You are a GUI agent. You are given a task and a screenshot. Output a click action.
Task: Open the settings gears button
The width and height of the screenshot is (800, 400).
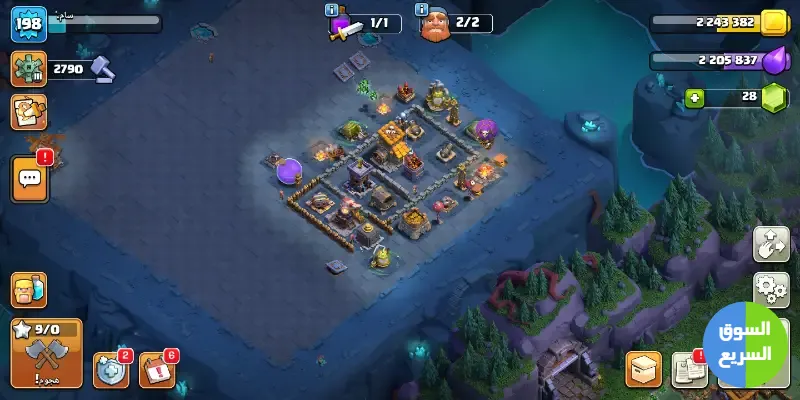tap(771, 289)
